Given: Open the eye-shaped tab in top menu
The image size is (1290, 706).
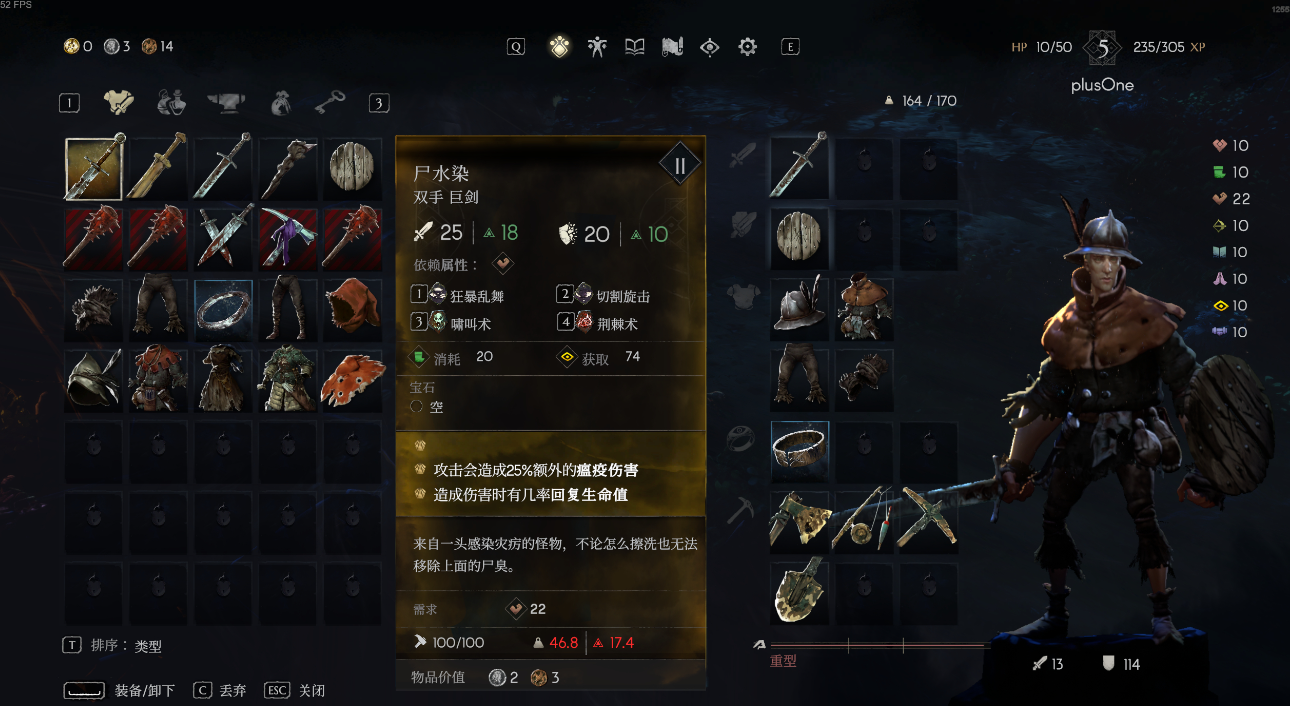Looking at the screenshot, I should coord(710,47).
